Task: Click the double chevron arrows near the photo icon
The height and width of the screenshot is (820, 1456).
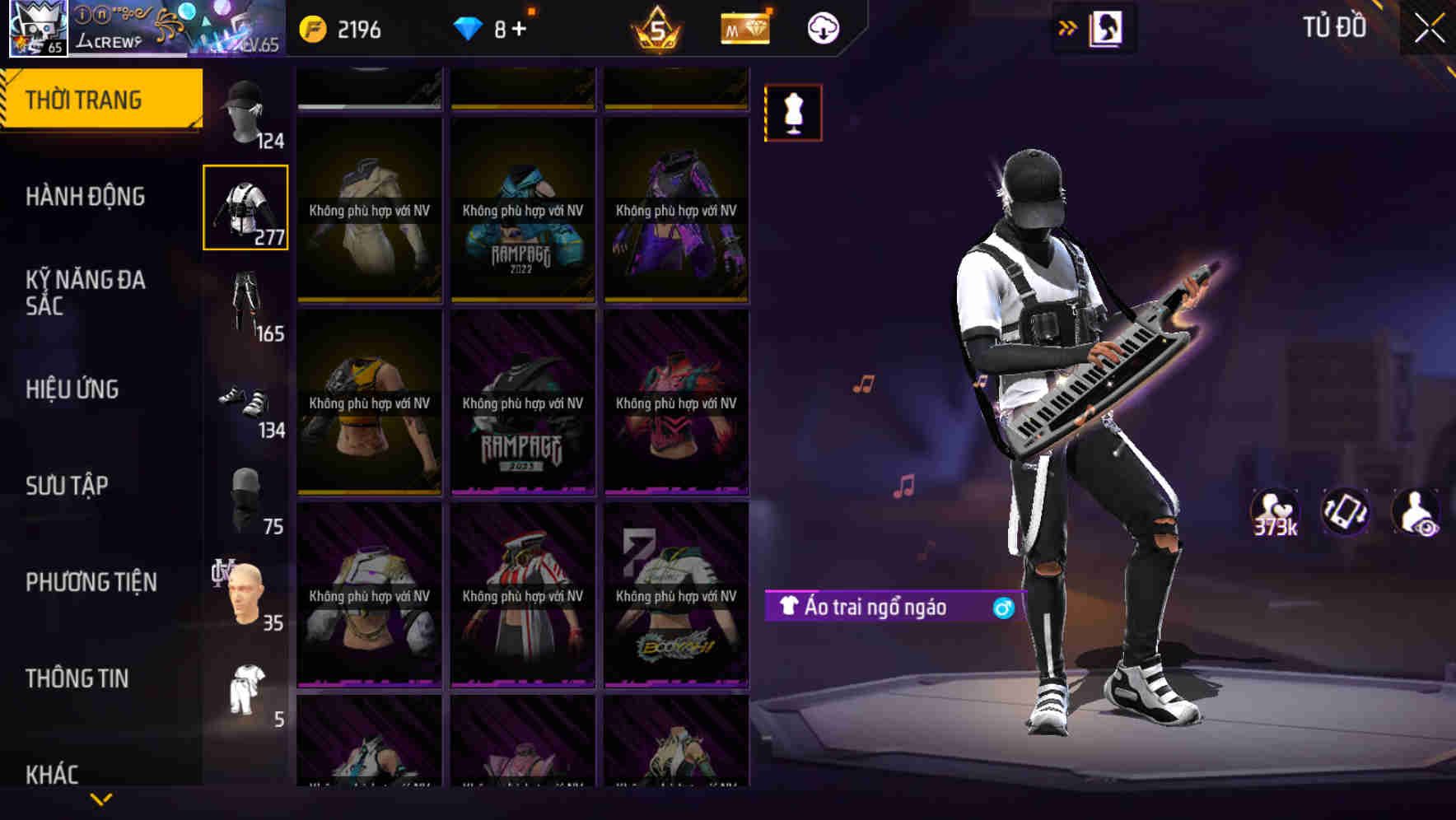Action: tap(1066, 27)
